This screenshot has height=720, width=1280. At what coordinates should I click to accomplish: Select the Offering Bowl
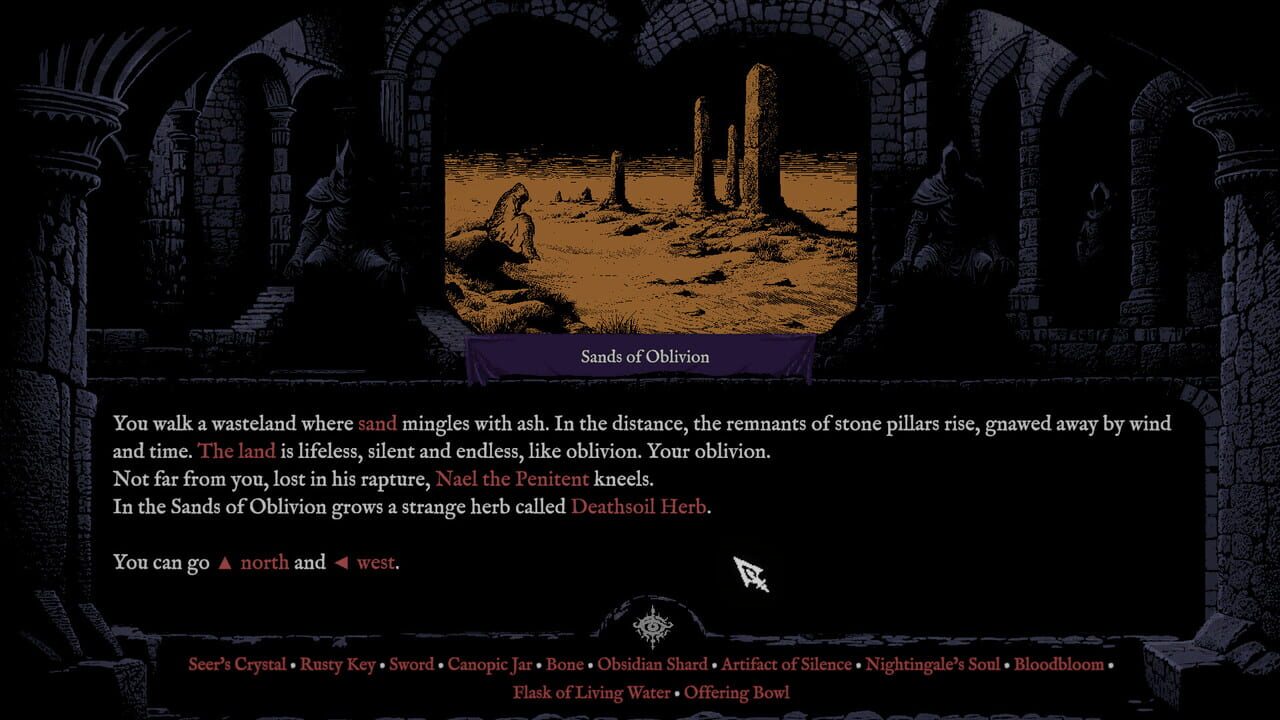coord(738,692)
